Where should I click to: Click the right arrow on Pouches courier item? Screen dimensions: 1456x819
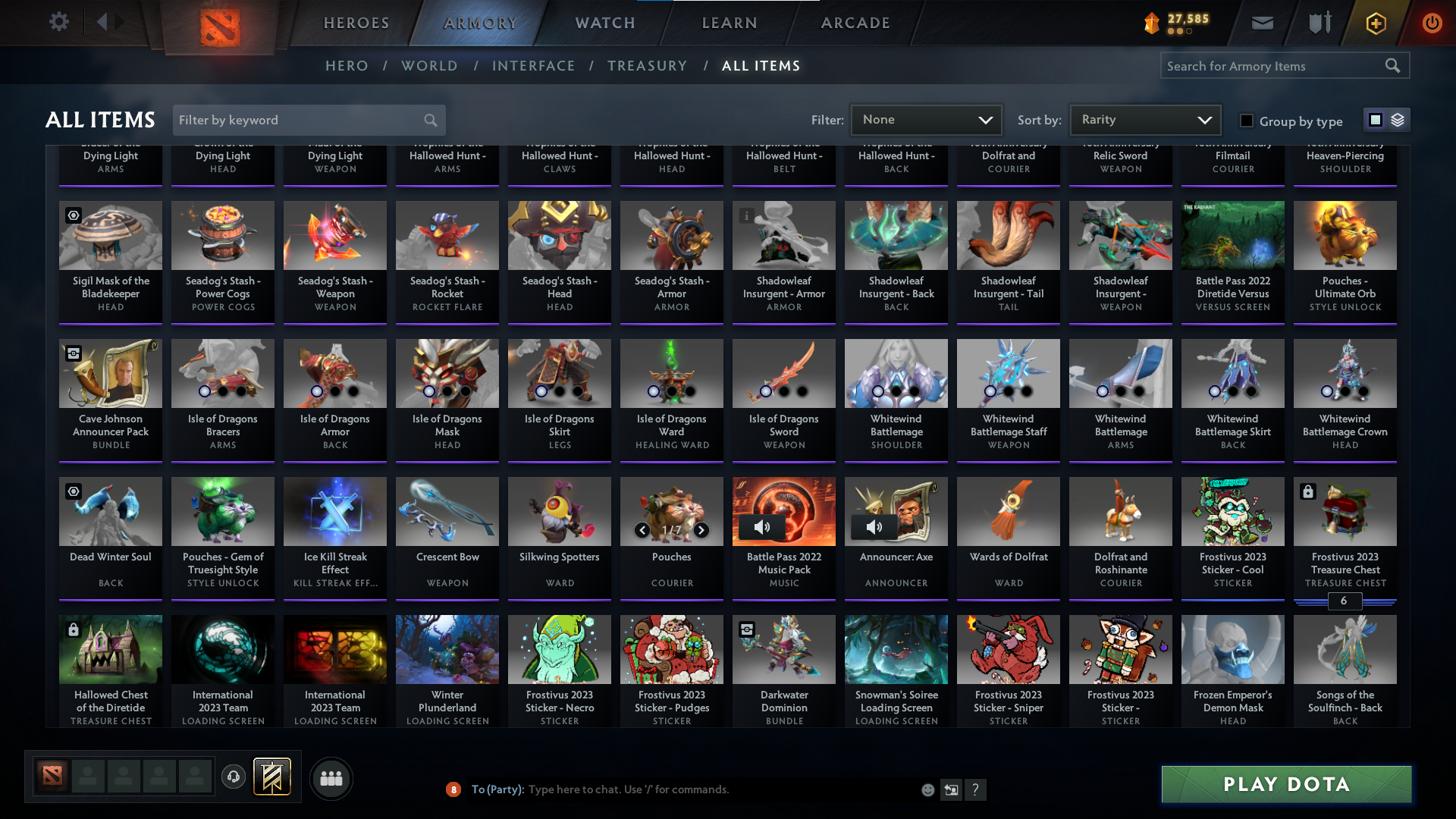click(x=701, y=530)
